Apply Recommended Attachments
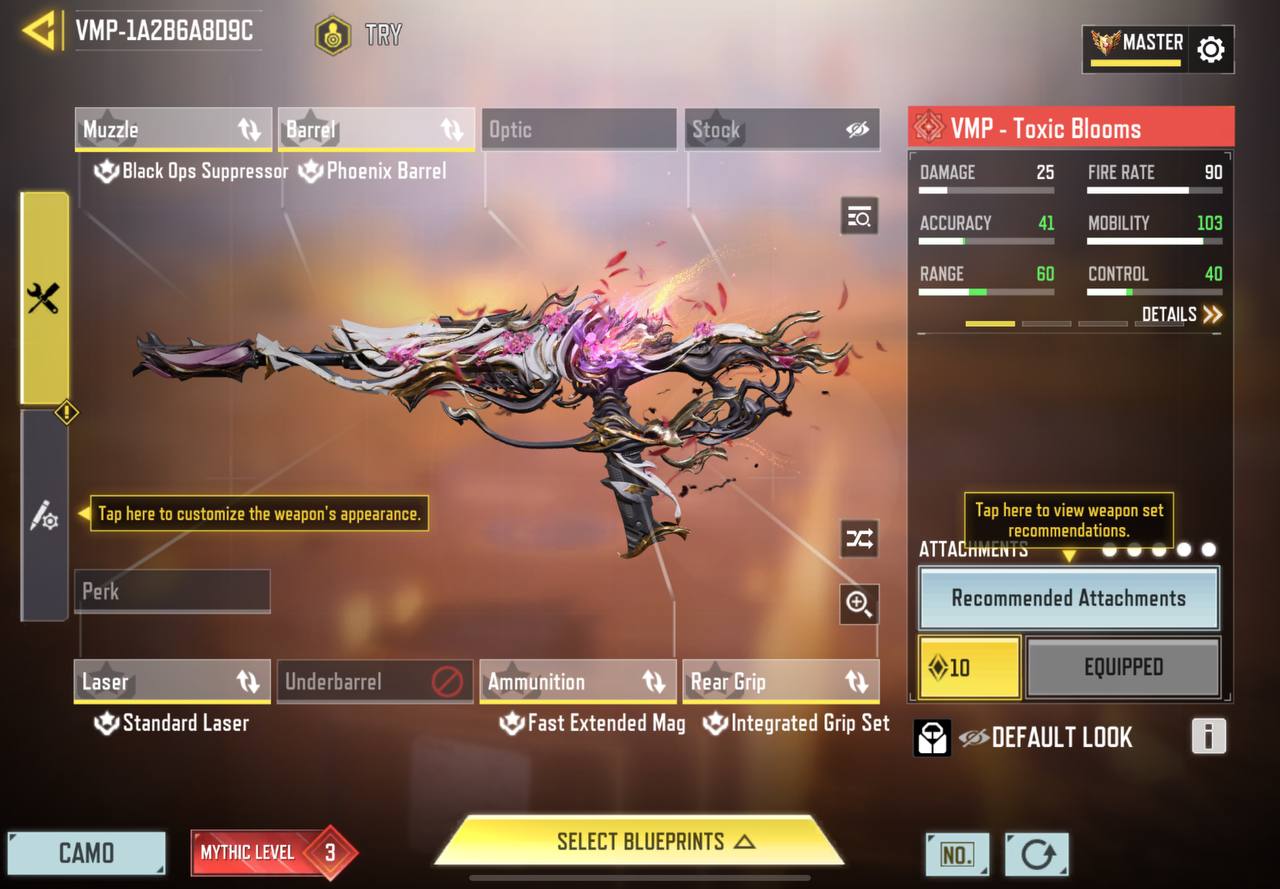Viewport: 1280px width, 889px height. pos(1068,598)
